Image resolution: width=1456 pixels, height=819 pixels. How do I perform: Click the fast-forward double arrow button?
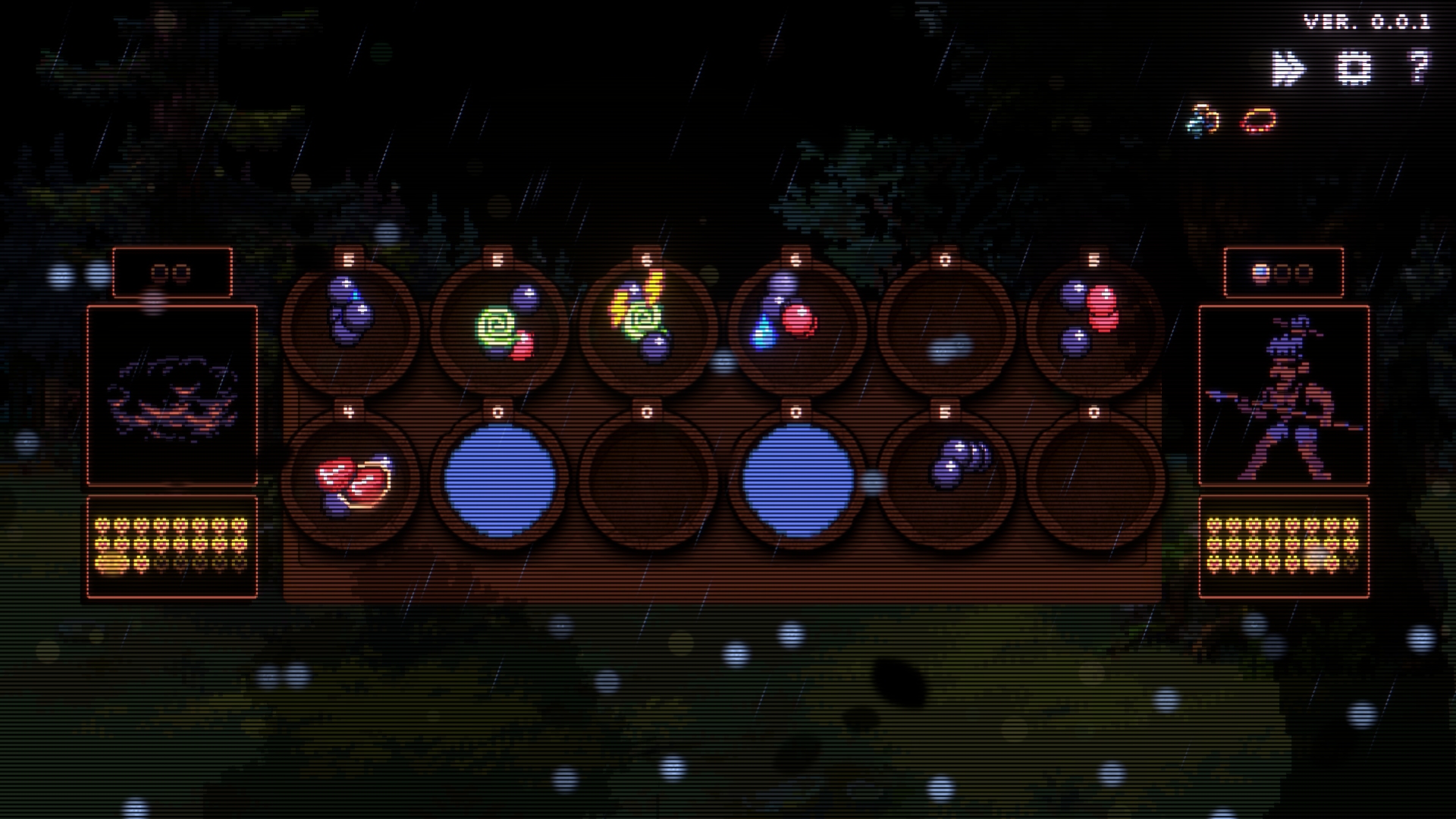[1288, 68]
